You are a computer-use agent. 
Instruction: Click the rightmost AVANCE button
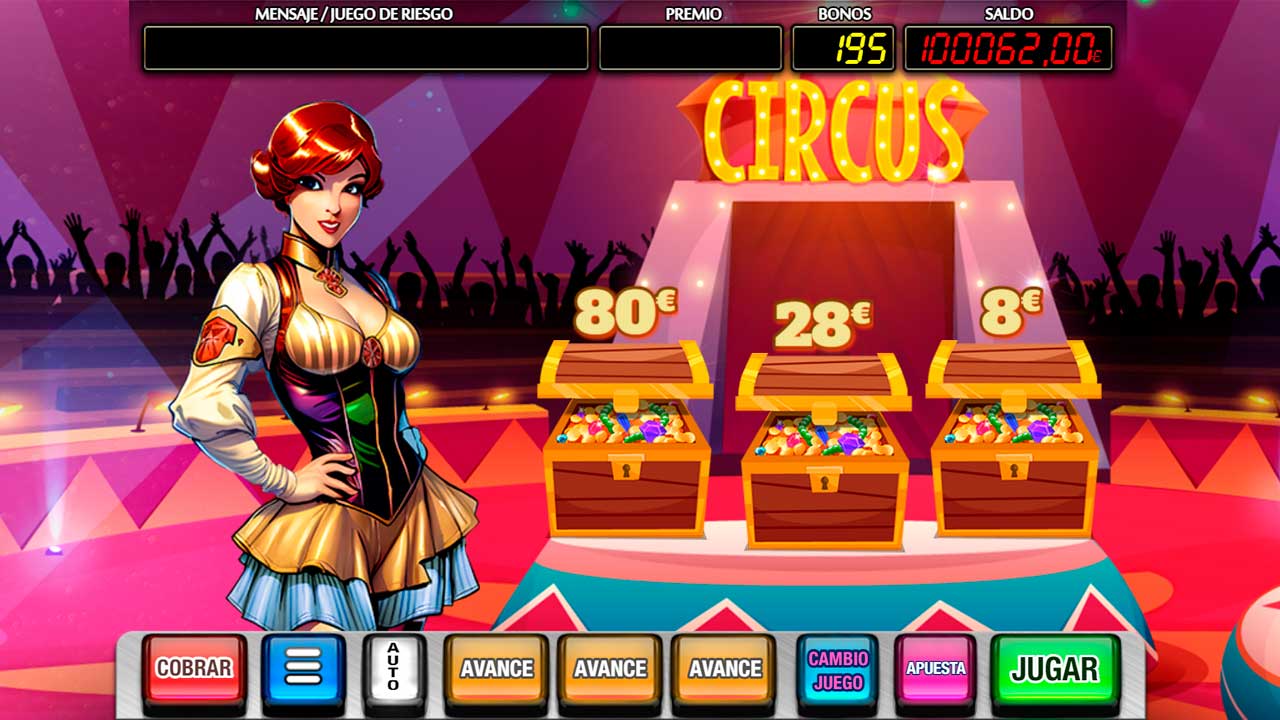pyautogui.click(x=722, y=666)
